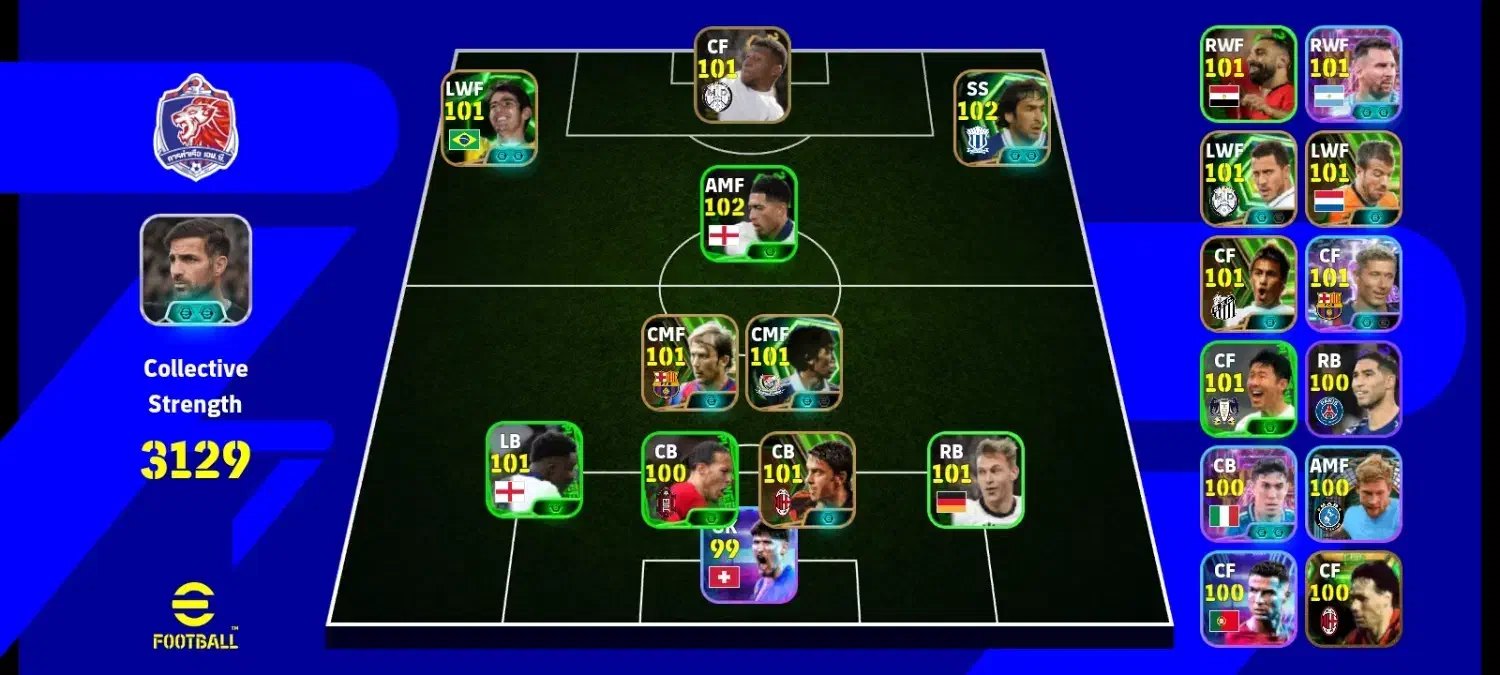Choose the substitute RB 100 PSG card
Image resolution: width=1500 pixels, height=675 pixels.
pyautogui.click(x=1353, y=389)
